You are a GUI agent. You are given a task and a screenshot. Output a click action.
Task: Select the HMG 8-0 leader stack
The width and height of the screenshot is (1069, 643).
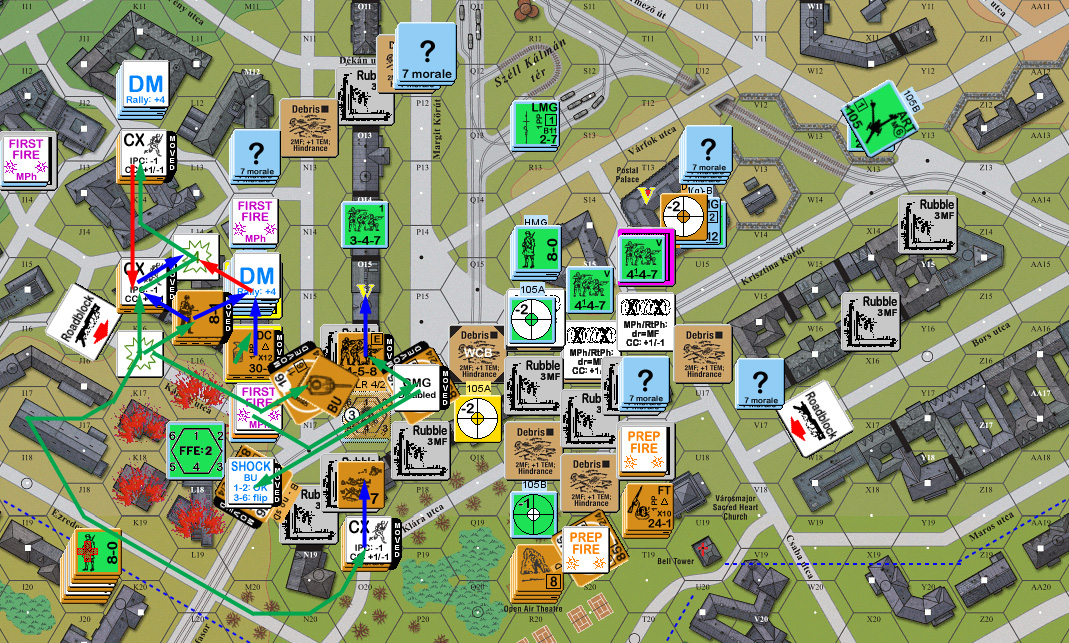[540, 254]
